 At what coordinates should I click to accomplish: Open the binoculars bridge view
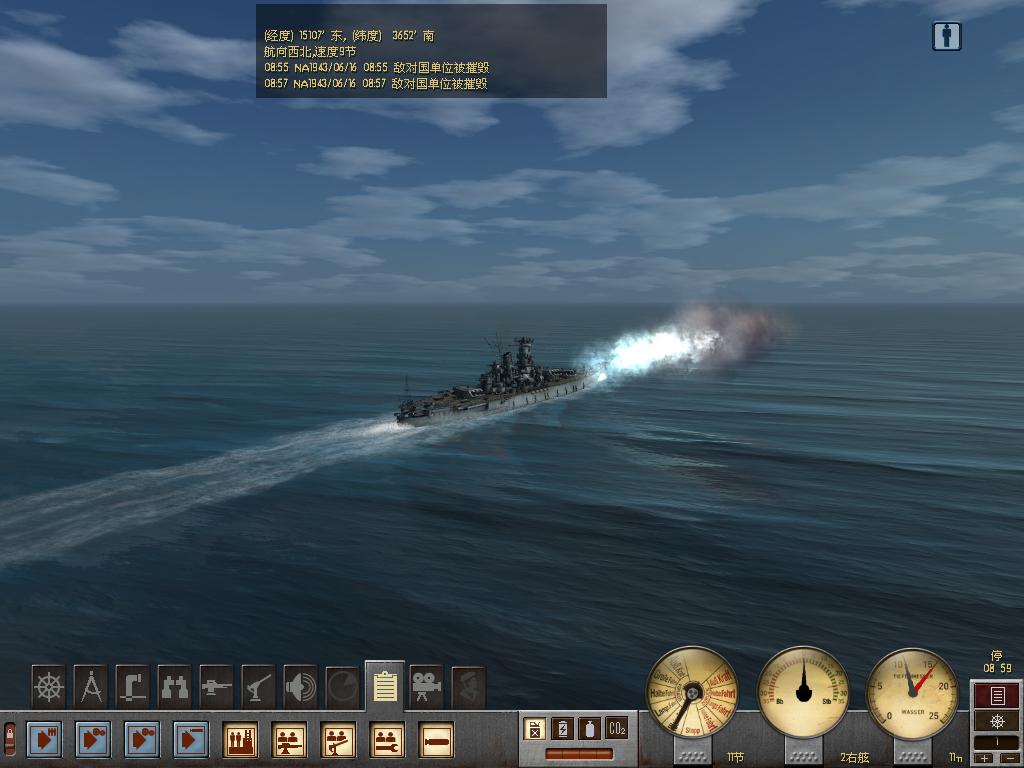[x=175, y=687]
